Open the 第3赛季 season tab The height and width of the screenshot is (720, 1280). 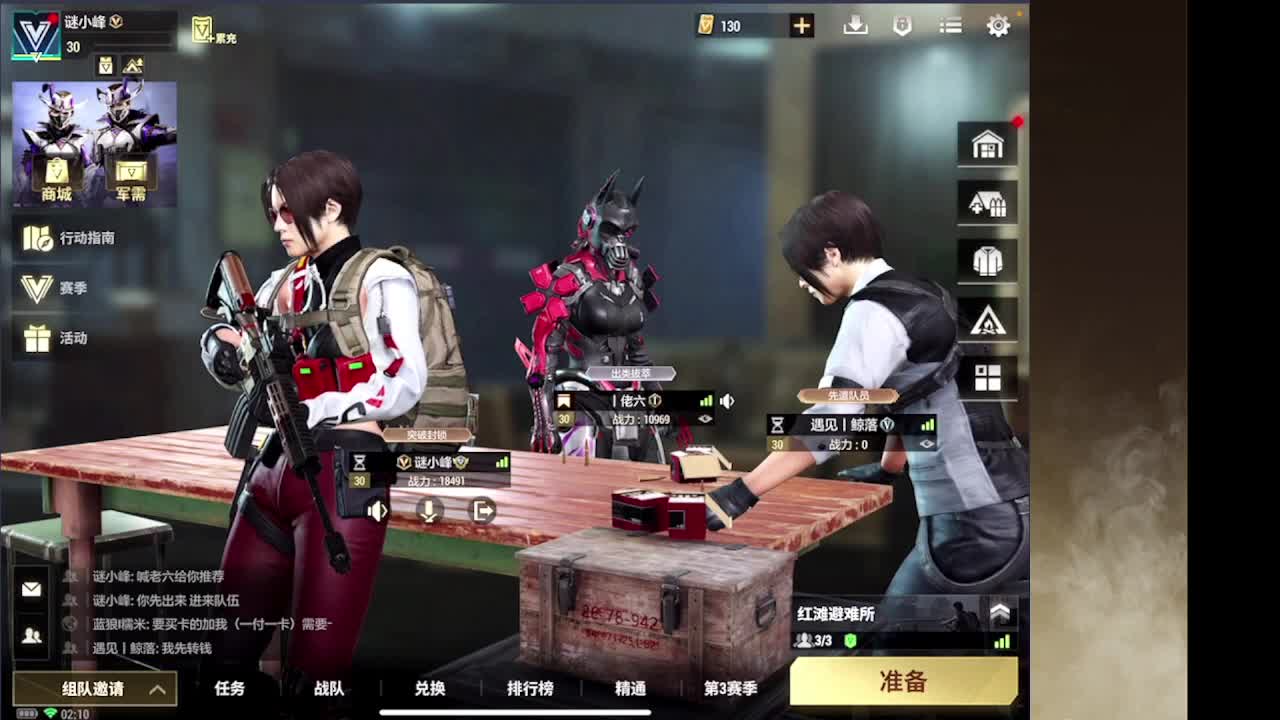tap(729, 689)
